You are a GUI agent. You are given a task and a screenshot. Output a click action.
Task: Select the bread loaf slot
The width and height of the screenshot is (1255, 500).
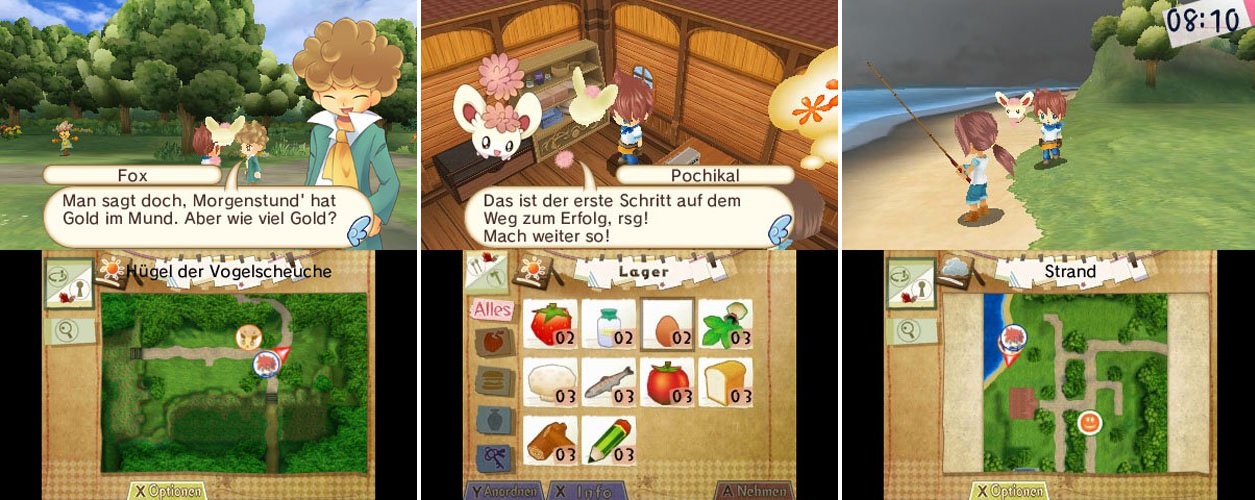tap(725, 381)
